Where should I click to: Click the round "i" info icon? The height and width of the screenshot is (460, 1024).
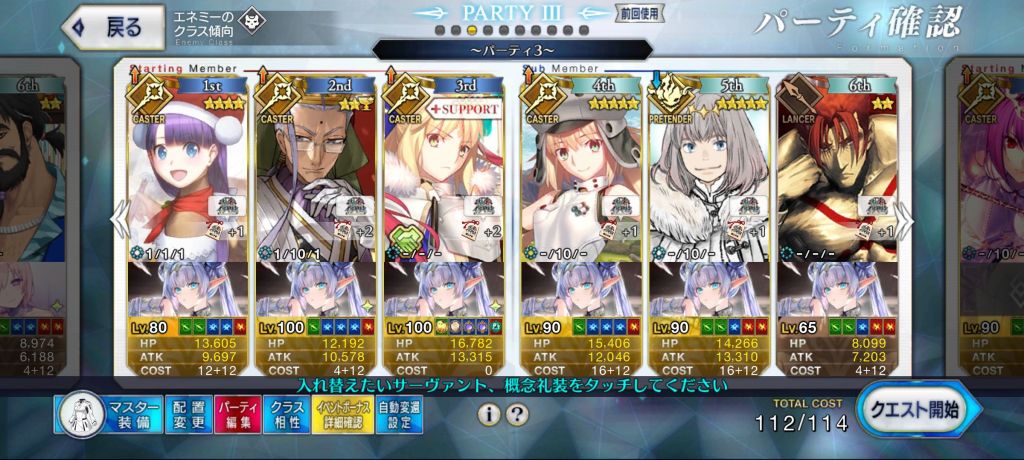click(x=489, y=413)
